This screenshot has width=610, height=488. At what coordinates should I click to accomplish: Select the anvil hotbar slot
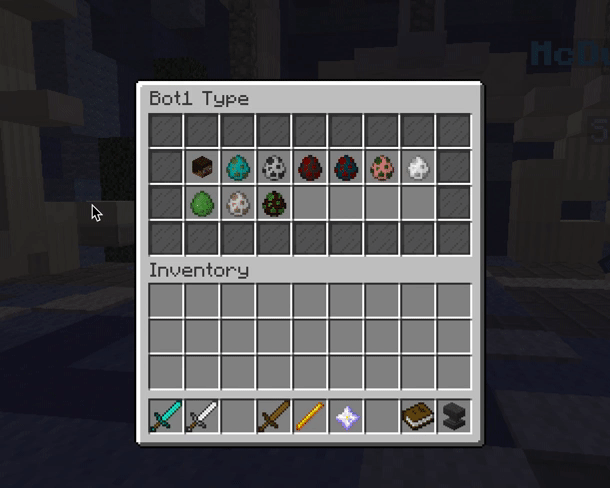pos(454,416)
